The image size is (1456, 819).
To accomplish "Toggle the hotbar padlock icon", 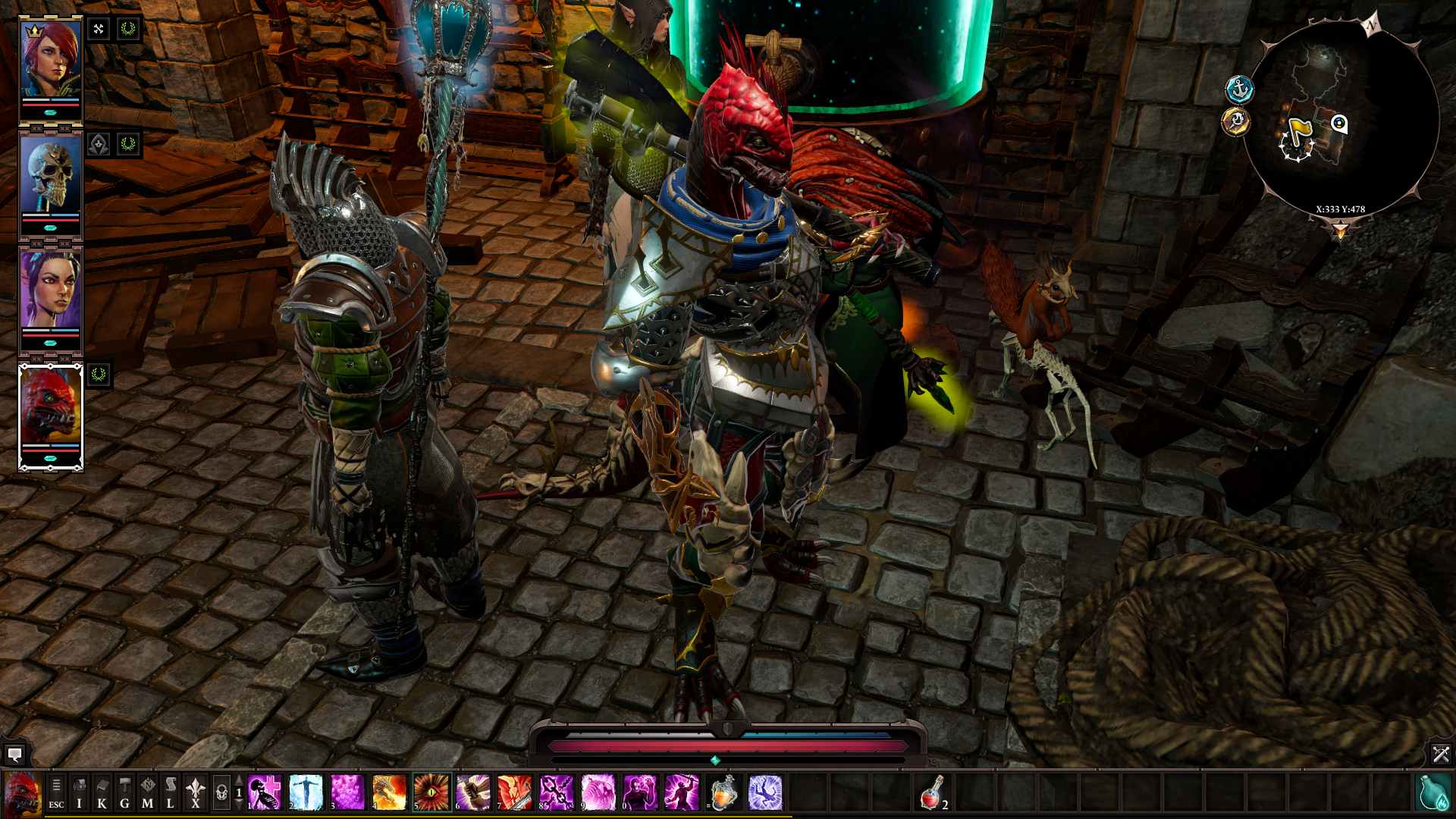I will click(221, 793).
